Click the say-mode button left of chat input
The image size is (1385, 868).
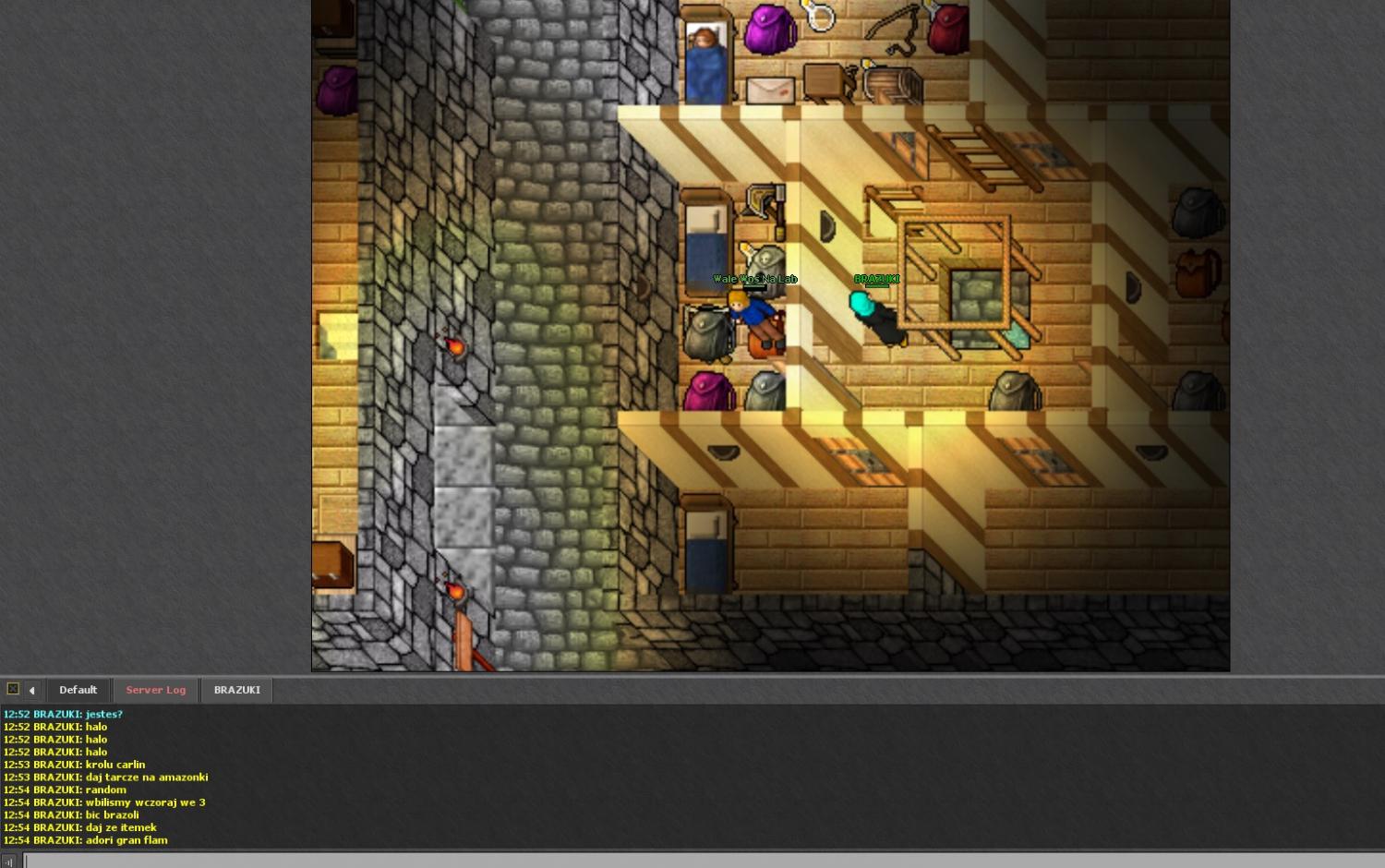(9, 862)
